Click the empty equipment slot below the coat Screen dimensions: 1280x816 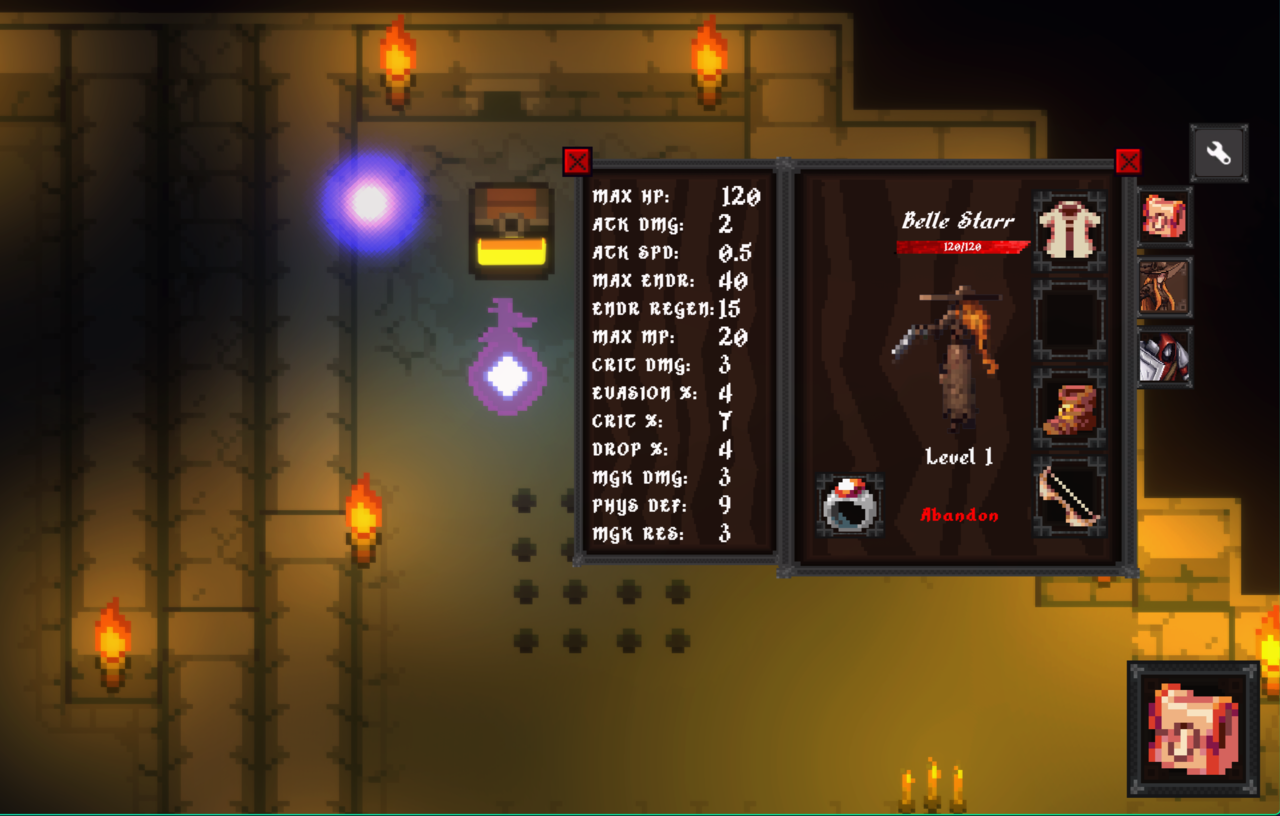1069,320
